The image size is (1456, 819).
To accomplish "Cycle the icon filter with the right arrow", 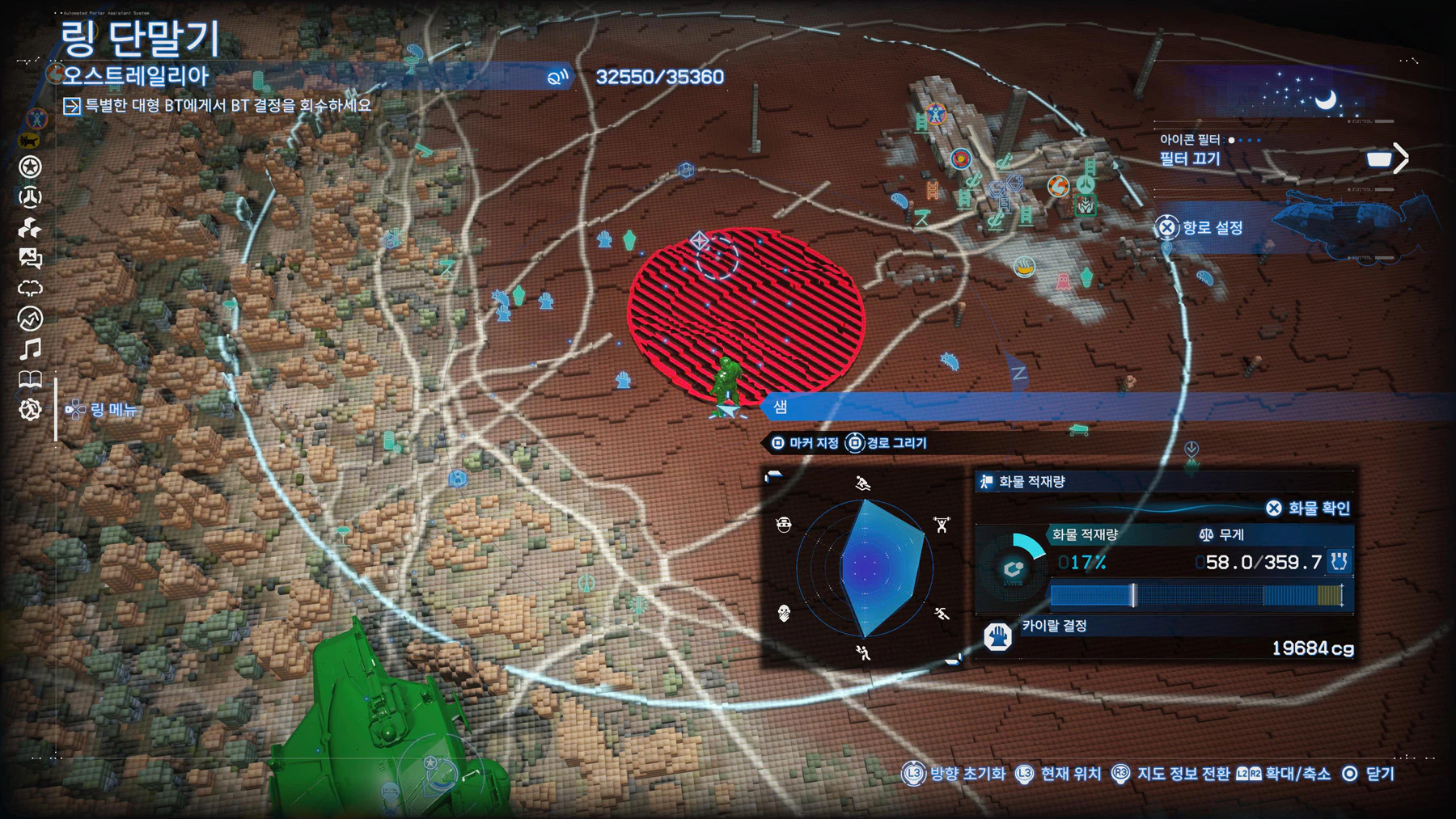I will click(1401, 158).
